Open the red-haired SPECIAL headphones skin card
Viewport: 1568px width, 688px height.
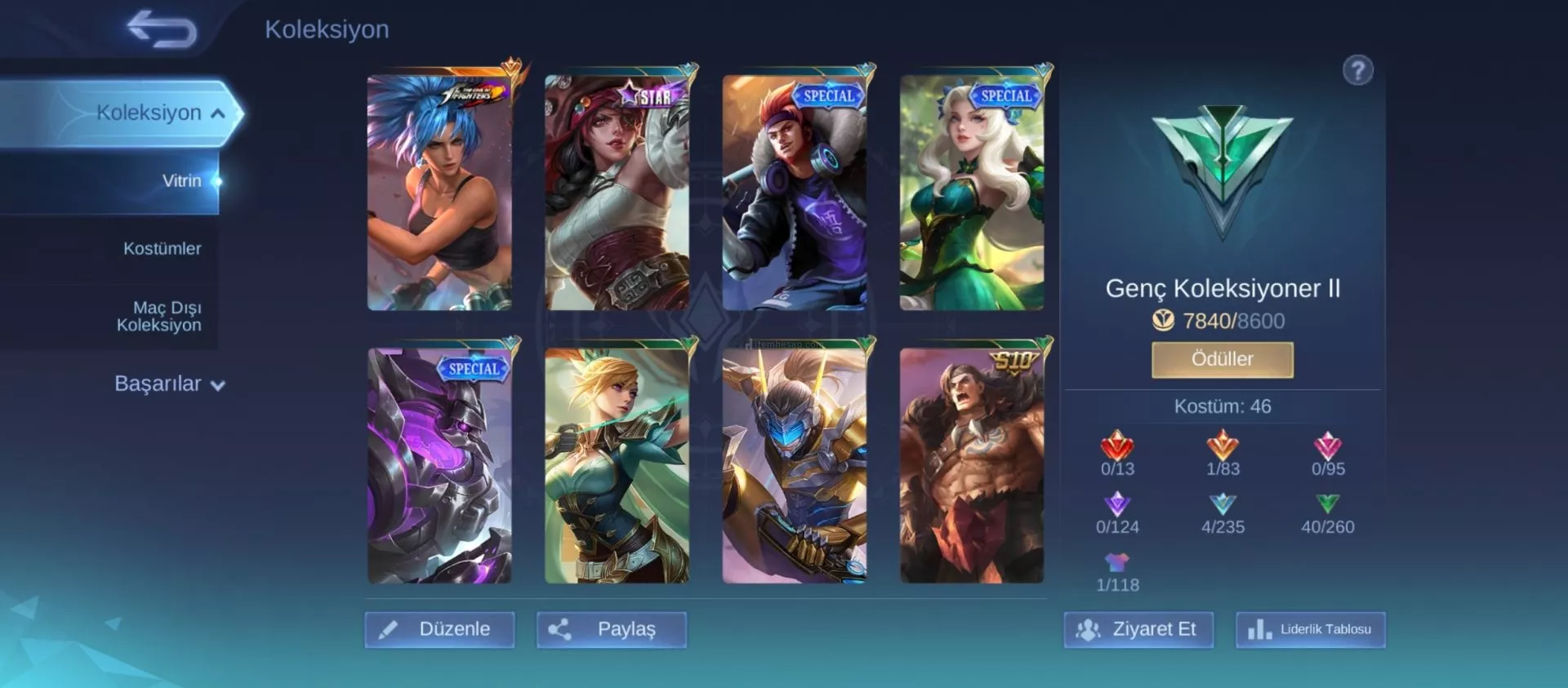click(x=794, y=193)
